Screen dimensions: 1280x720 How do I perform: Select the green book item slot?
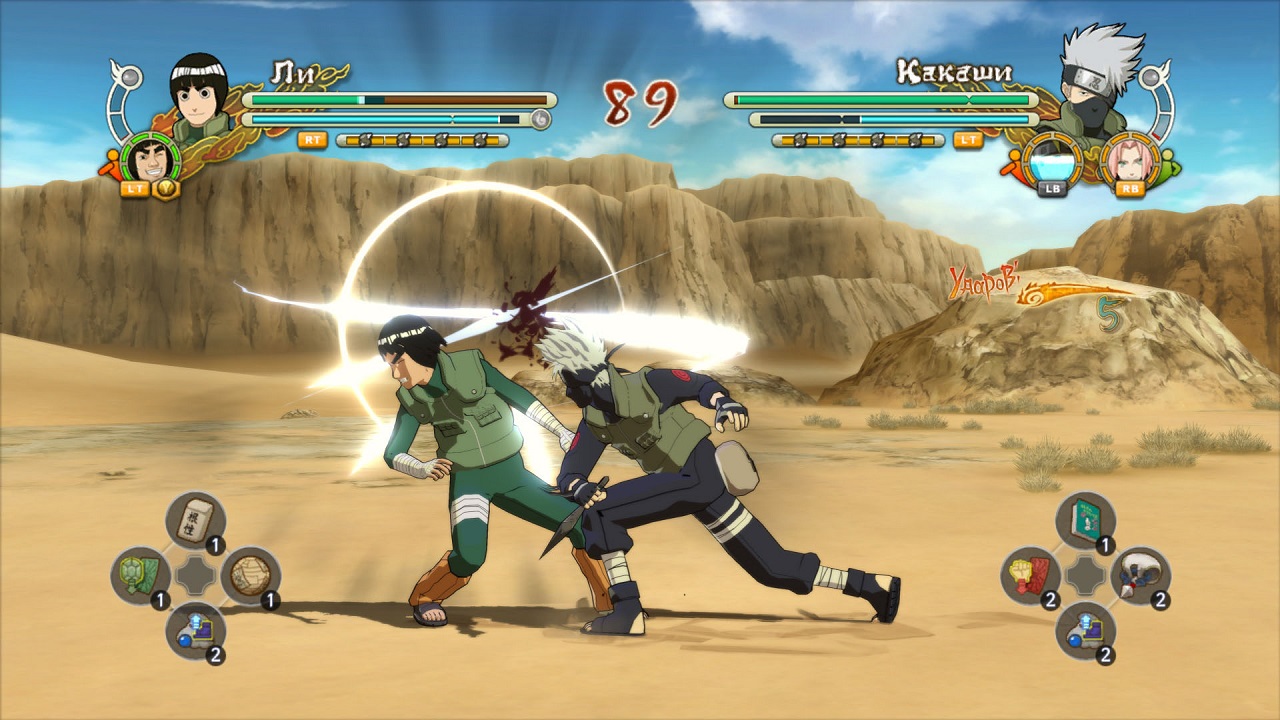point(1085,520)
